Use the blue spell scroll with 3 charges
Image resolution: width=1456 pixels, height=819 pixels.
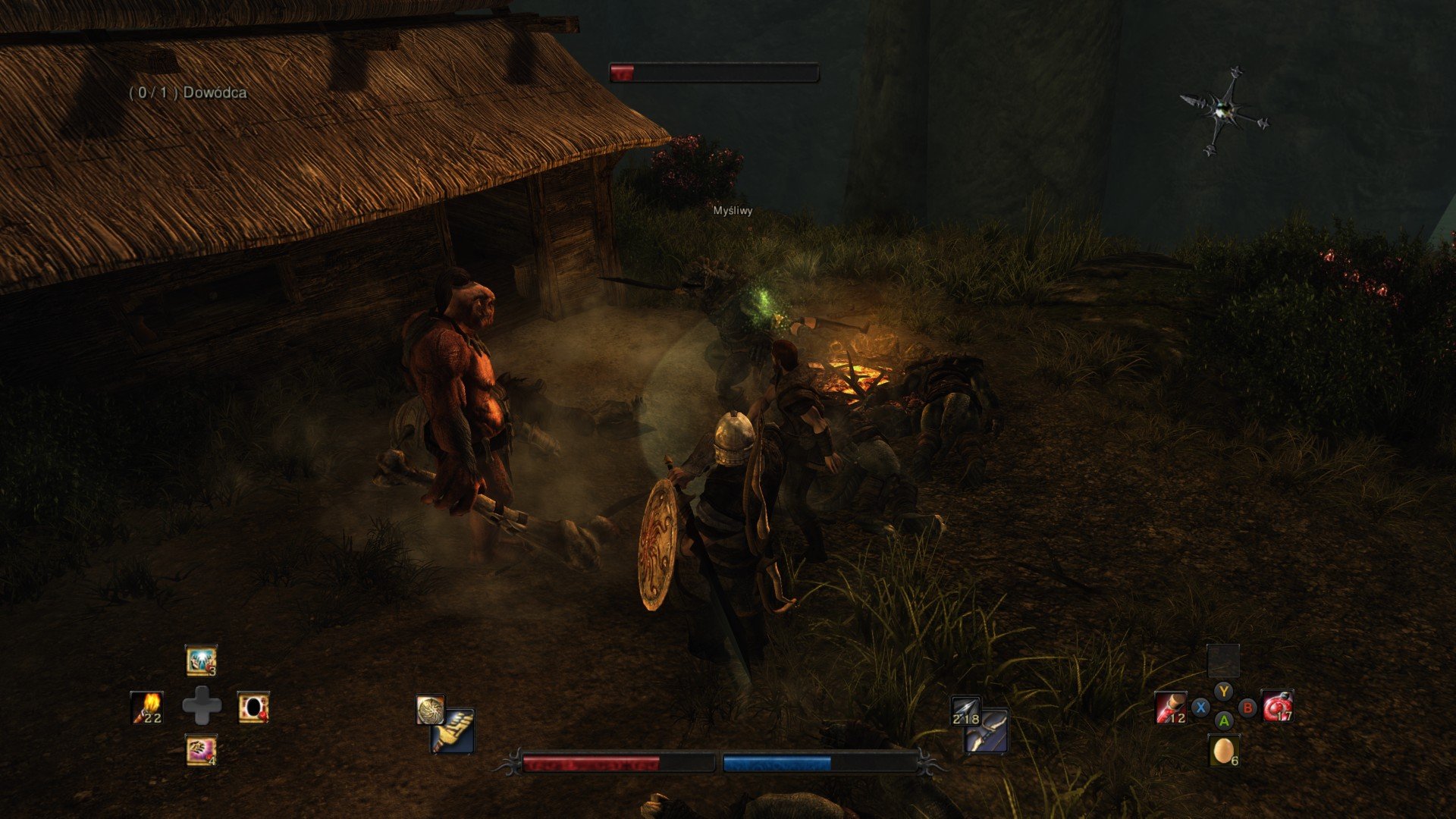click(x=201, y=661)
